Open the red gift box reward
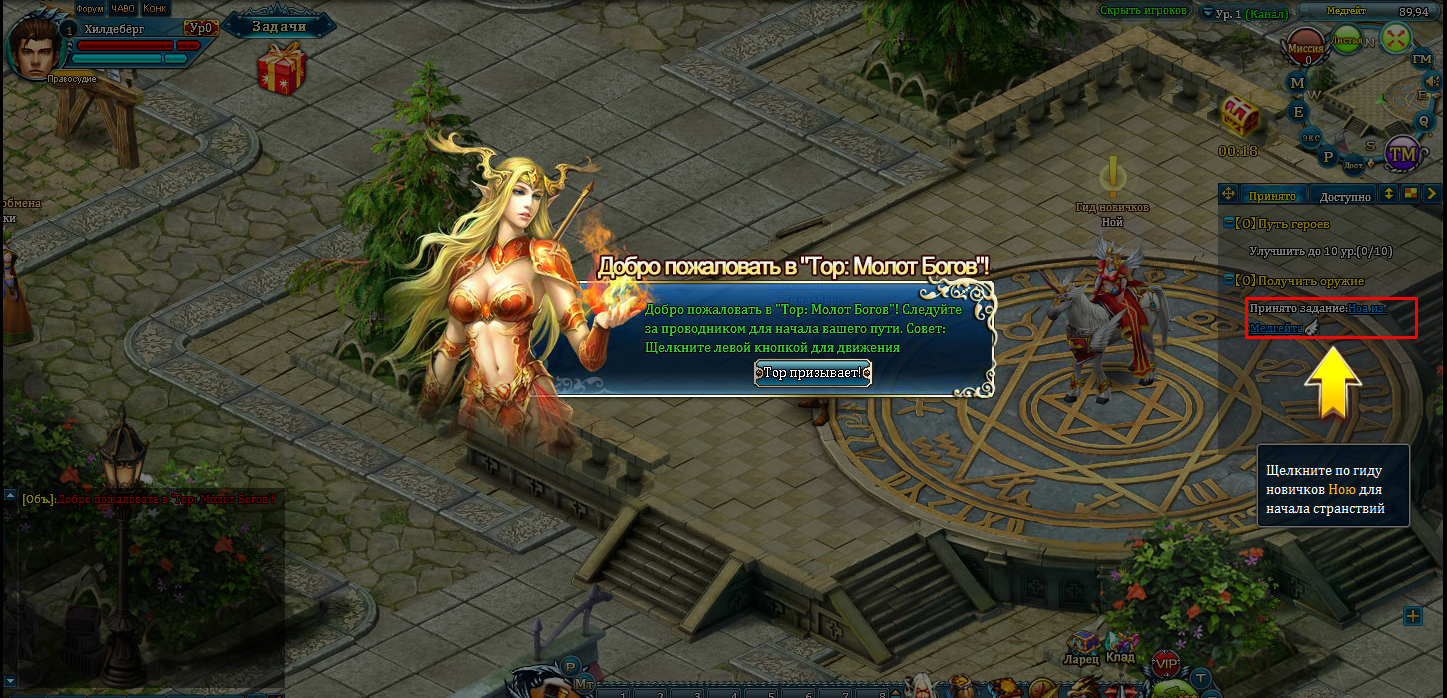1447x698 pixels. click(281, 69)
